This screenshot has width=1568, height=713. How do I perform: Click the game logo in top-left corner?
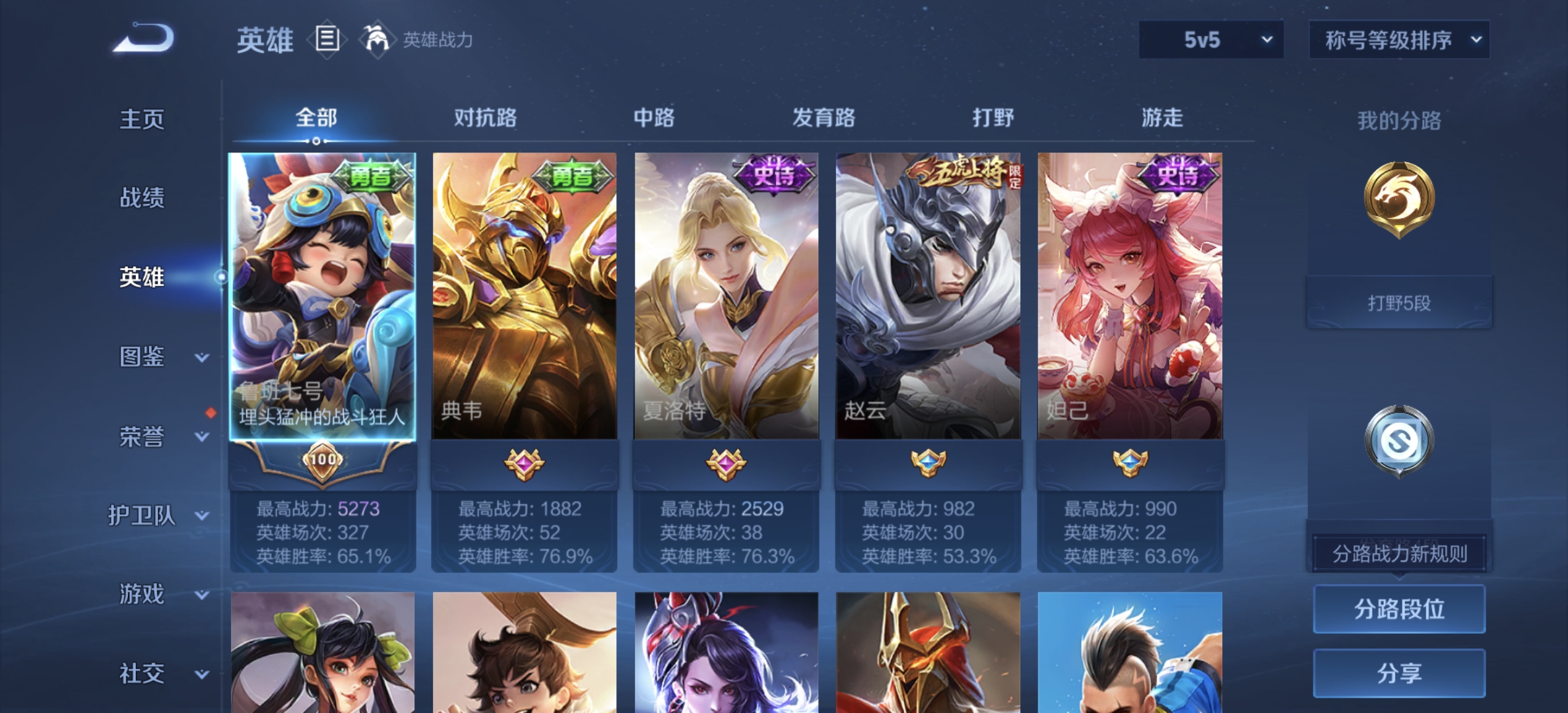tap(141, 40)
